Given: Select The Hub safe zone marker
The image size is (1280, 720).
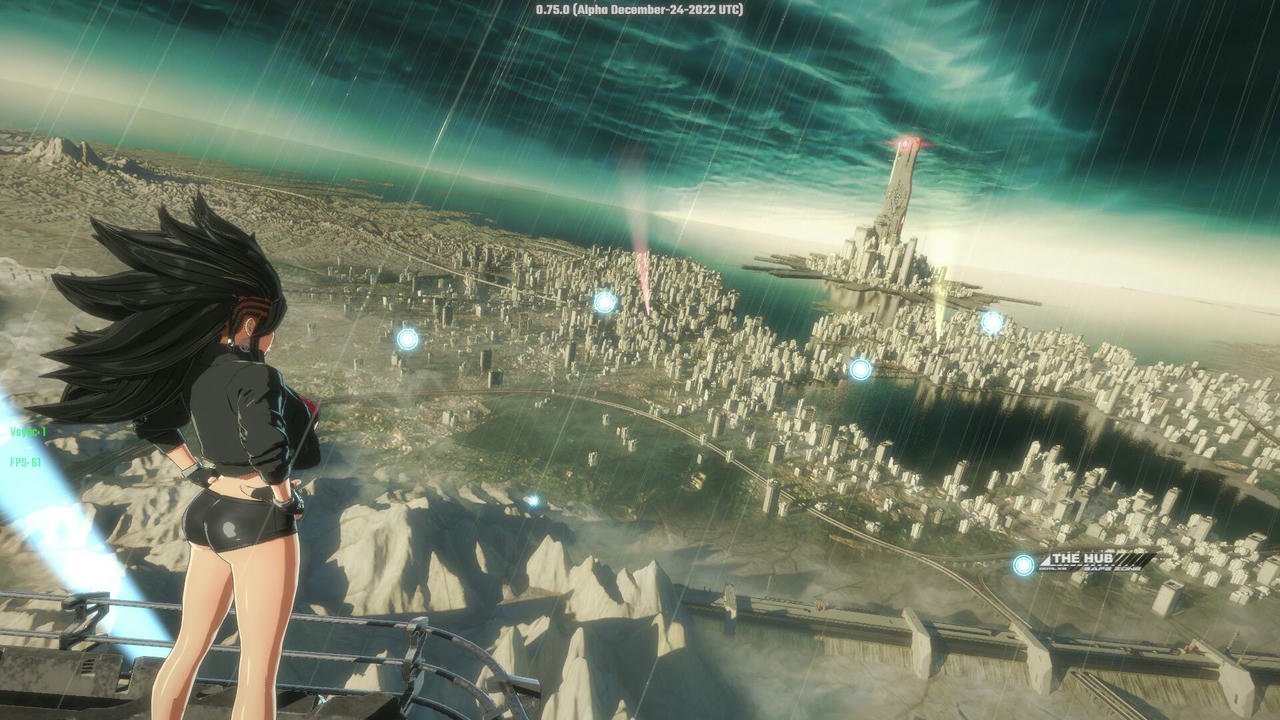Looking at the screenshot, I should pyautogui.click(x=1024, y=565).
